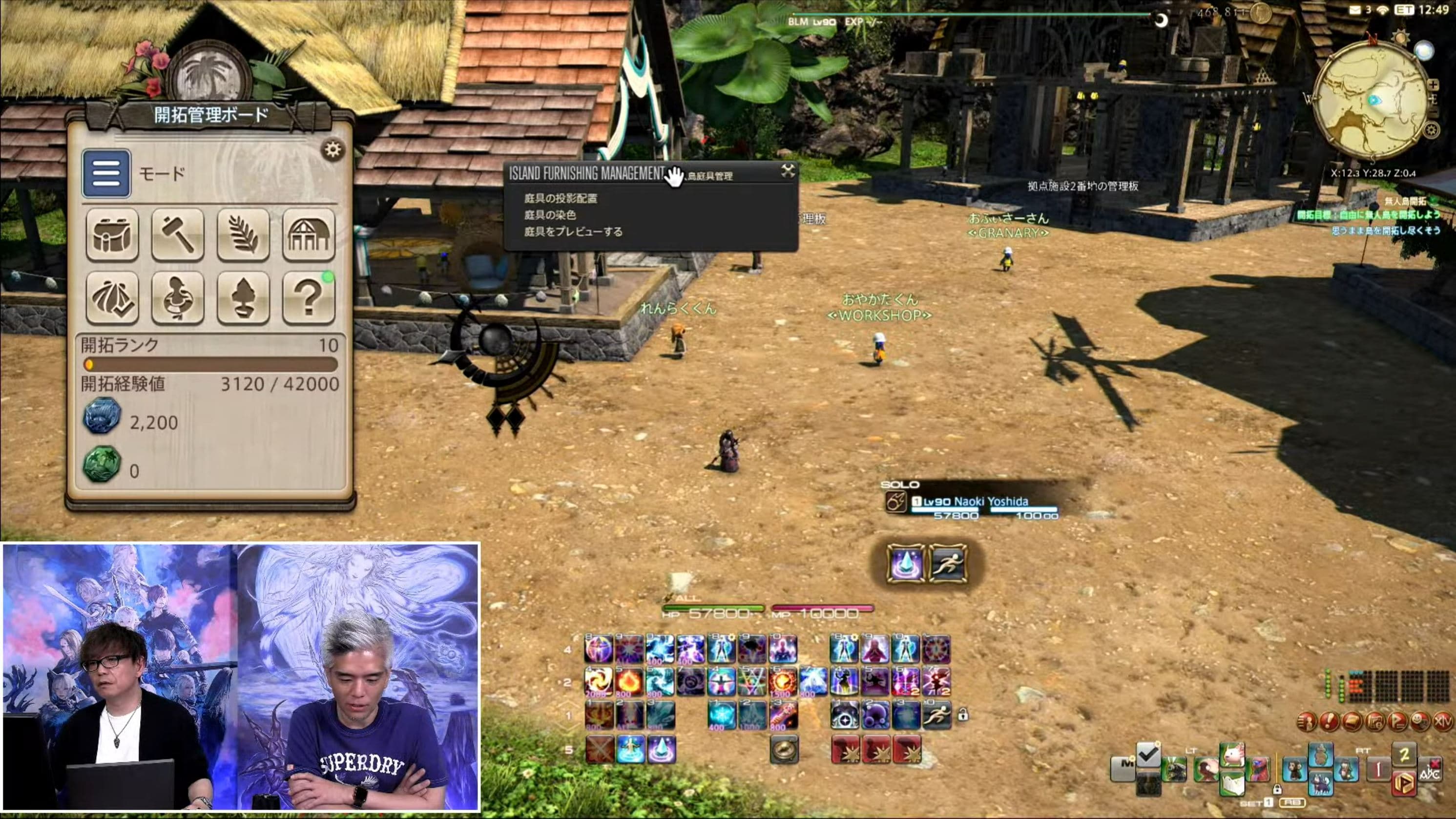The width and height of the screenshot is (1456, 819).
Task: Toggle the hotbar padlock icon
Action: [x=962, y=715]
